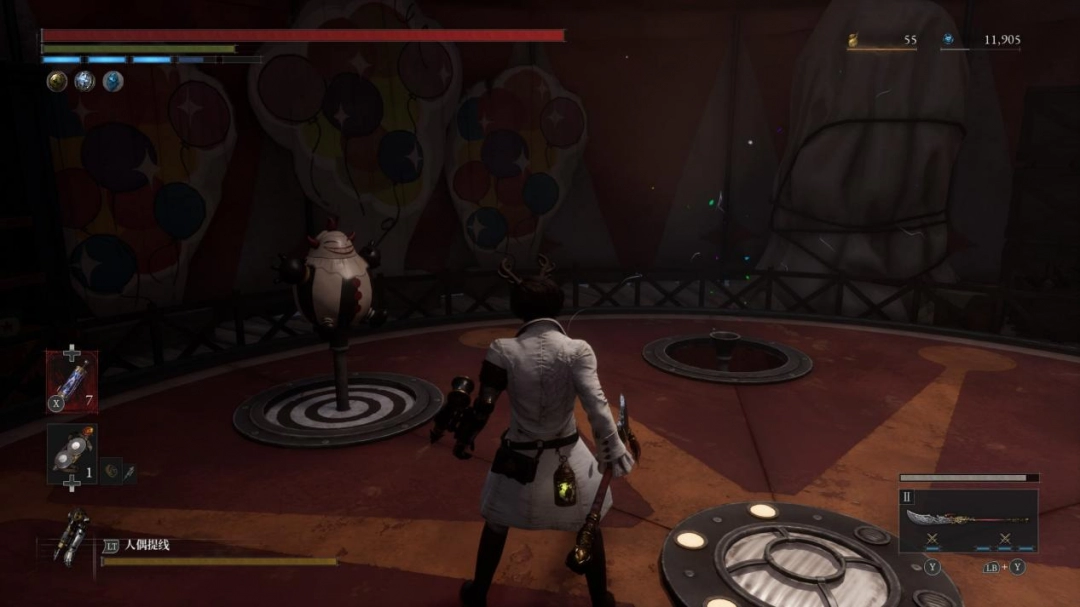1080x607 pixels.
Task: Click the right crossed-swords Fable Art icon
Action: tap(1004, 539)
